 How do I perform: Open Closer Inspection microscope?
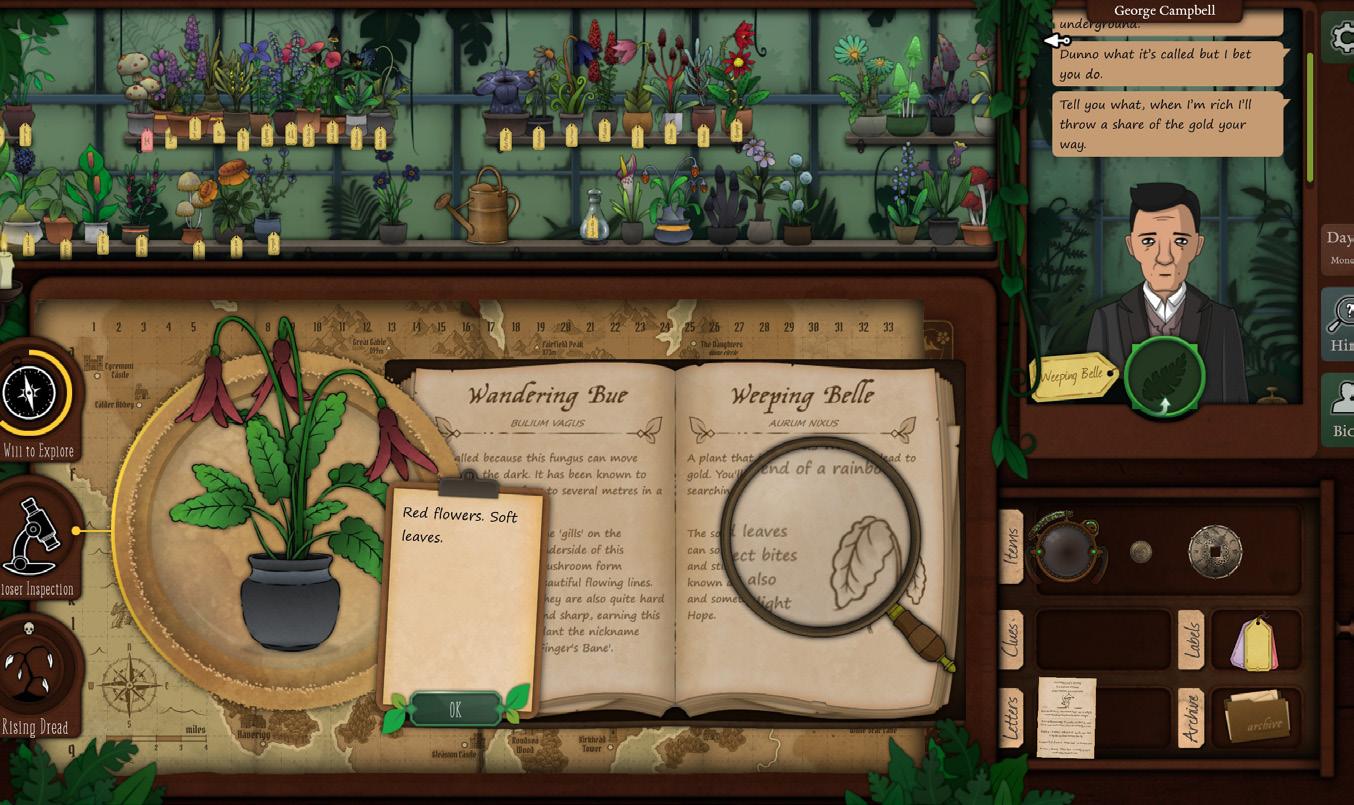click(x=36, y=536)
